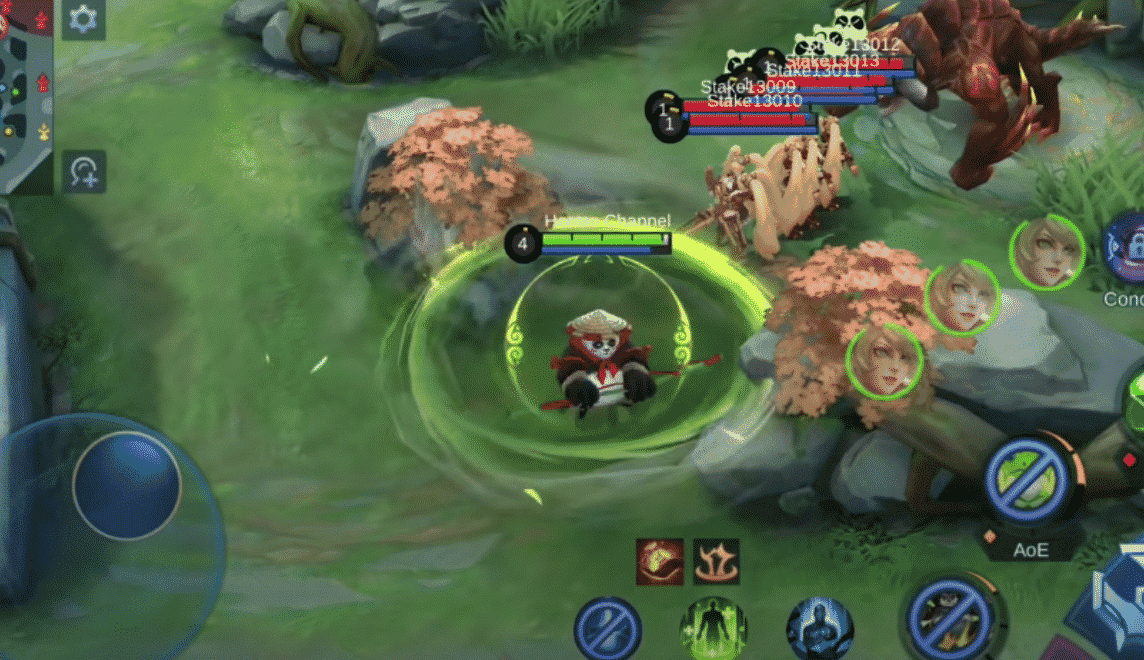Toggle the target lock-on mode icon
The height and width of the screenshot is (660, 1144).
(83, 172)
